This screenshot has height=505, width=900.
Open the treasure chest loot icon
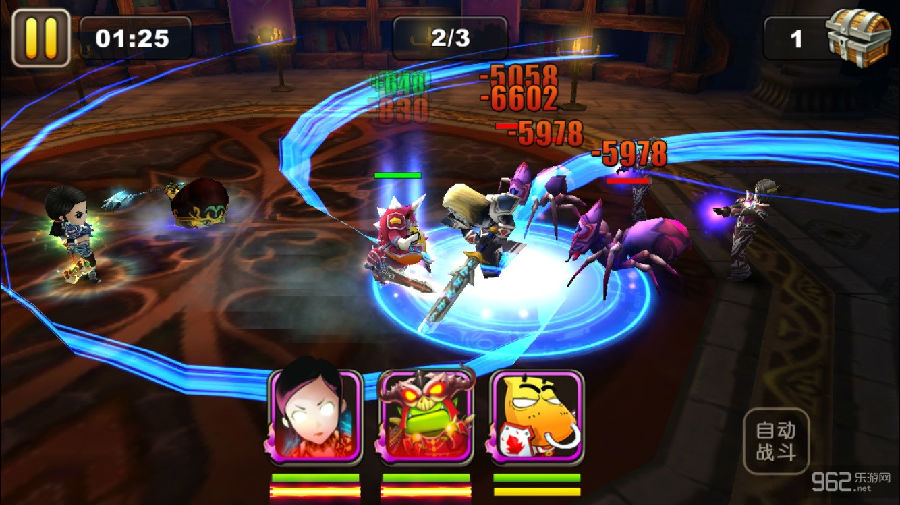[858, 37]
